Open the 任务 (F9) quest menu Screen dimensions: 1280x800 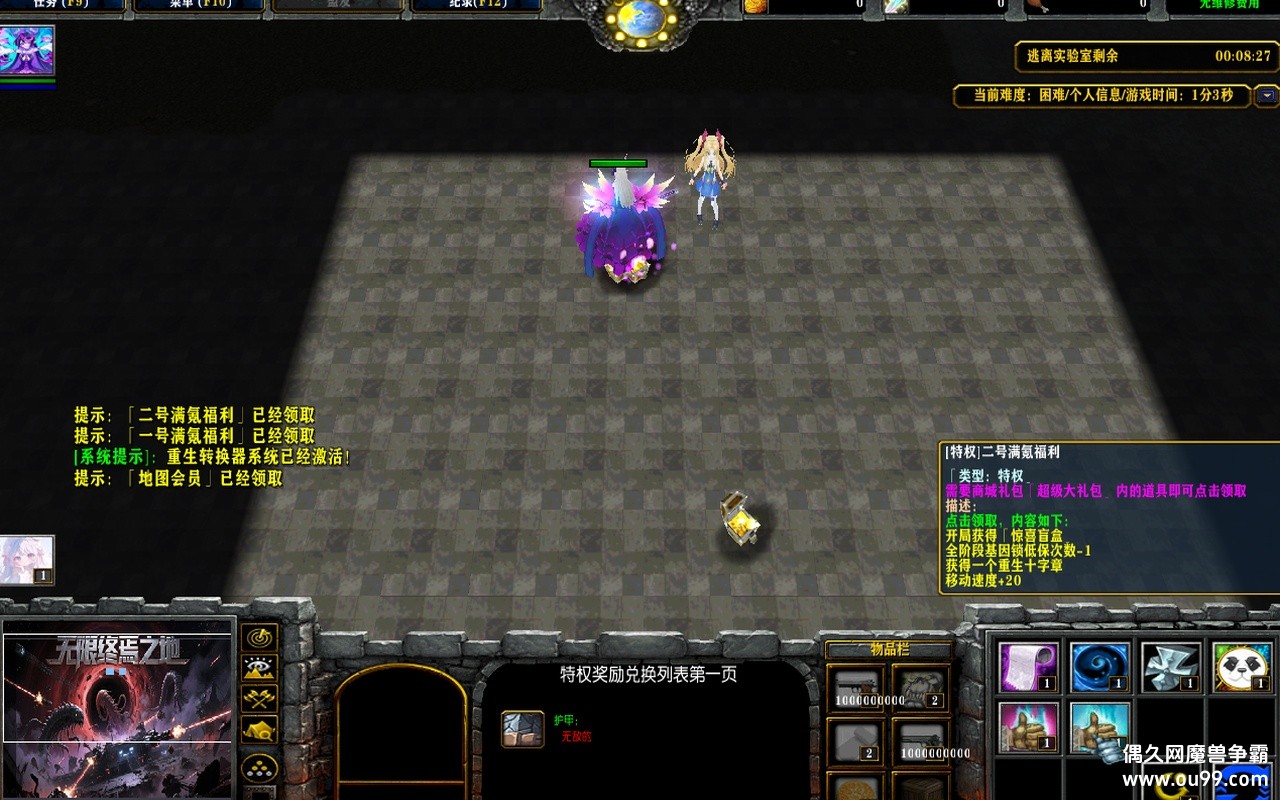click(60, 4)
